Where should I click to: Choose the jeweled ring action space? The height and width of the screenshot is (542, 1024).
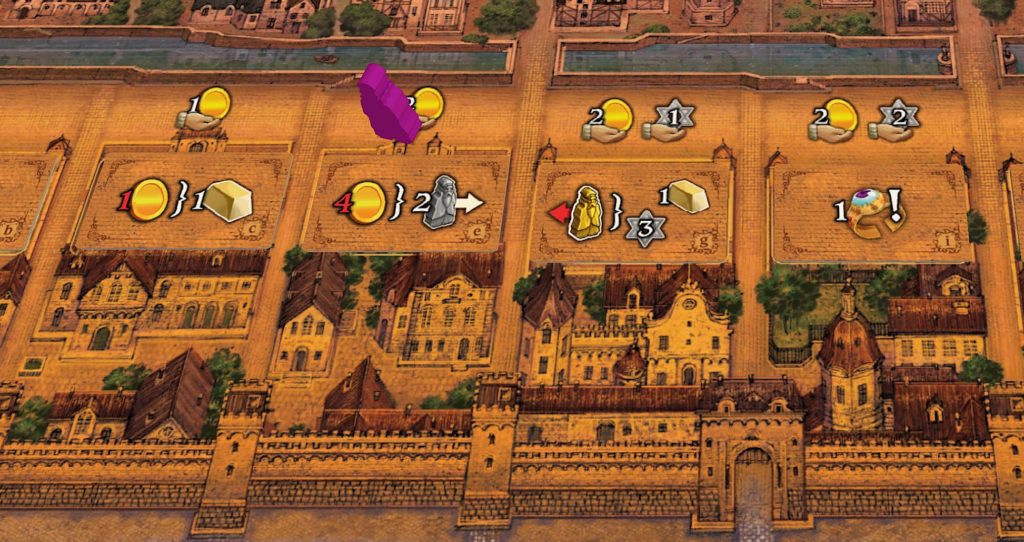[869, 210]
